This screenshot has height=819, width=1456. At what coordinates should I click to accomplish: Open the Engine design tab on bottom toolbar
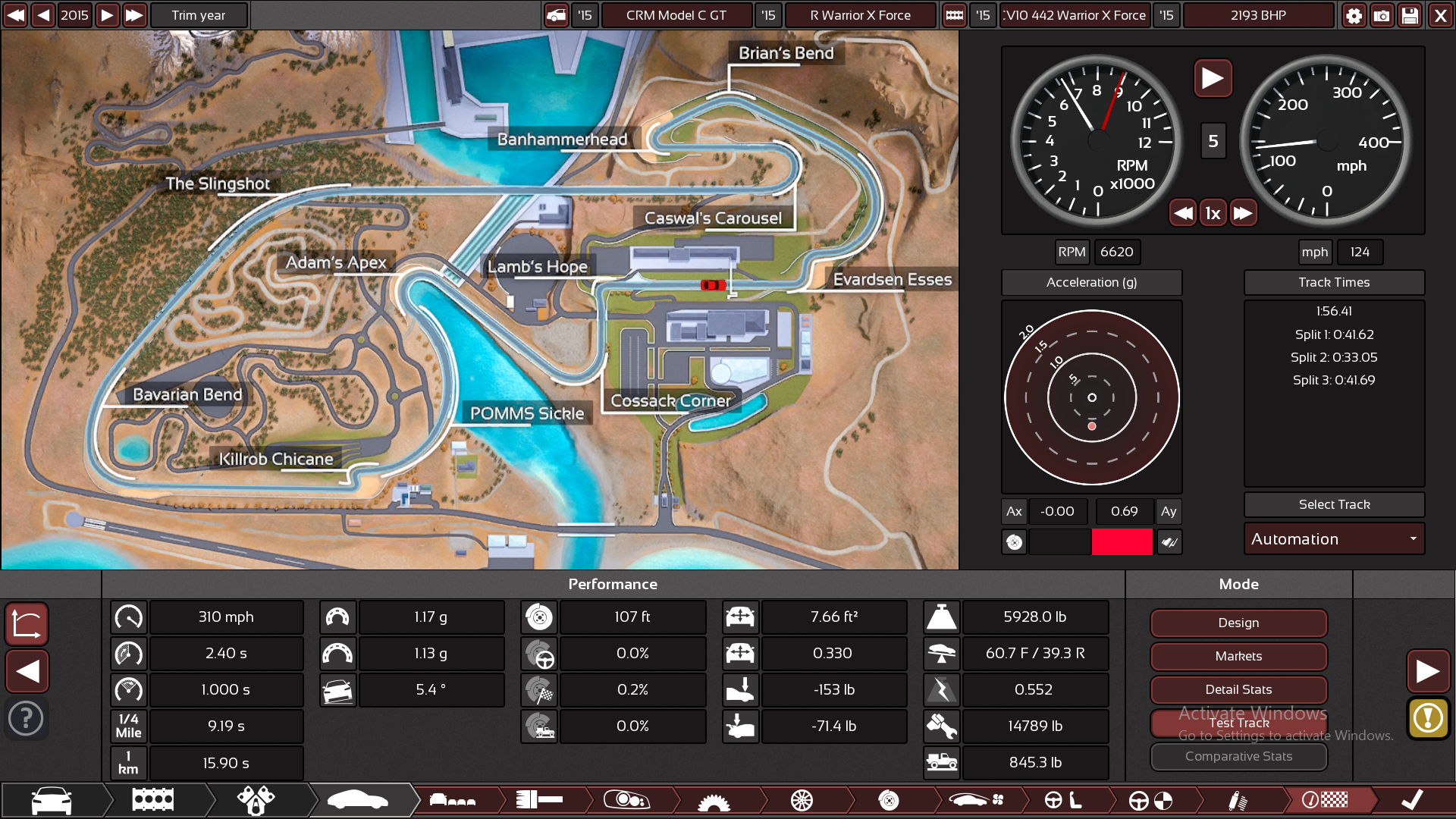coord(152,800)
